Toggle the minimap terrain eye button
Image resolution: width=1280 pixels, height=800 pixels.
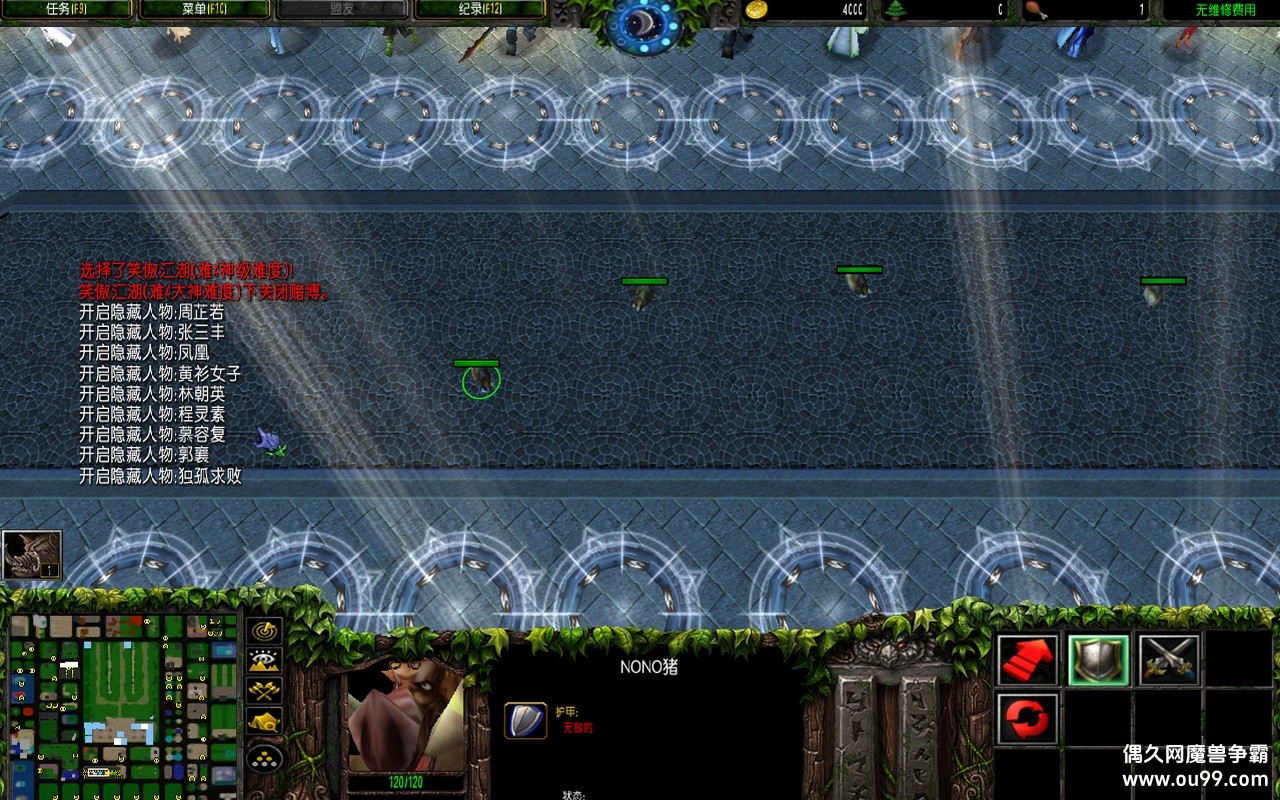click(264, 660)
